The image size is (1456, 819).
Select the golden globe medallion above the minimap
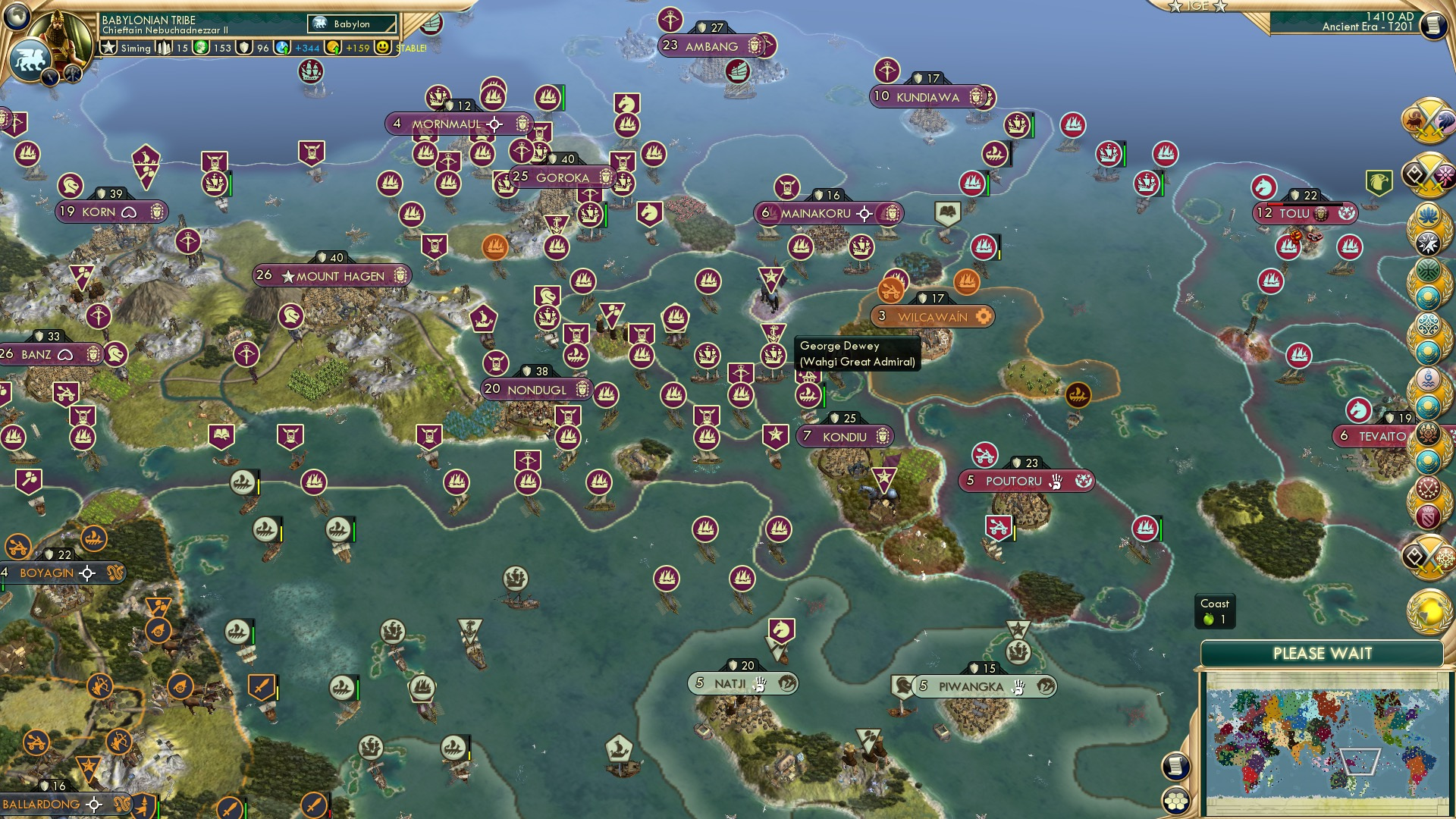click(1427, 611)
